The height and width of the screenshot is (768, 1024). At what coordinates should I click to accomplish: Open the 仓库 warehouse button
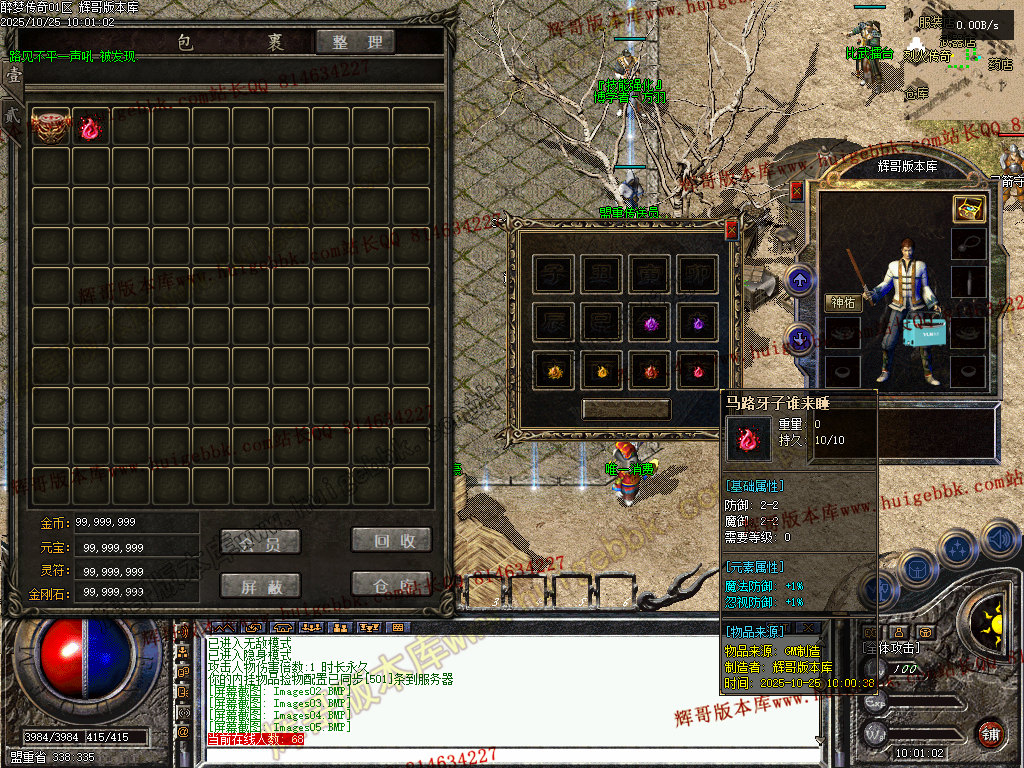tap(391, 585)
